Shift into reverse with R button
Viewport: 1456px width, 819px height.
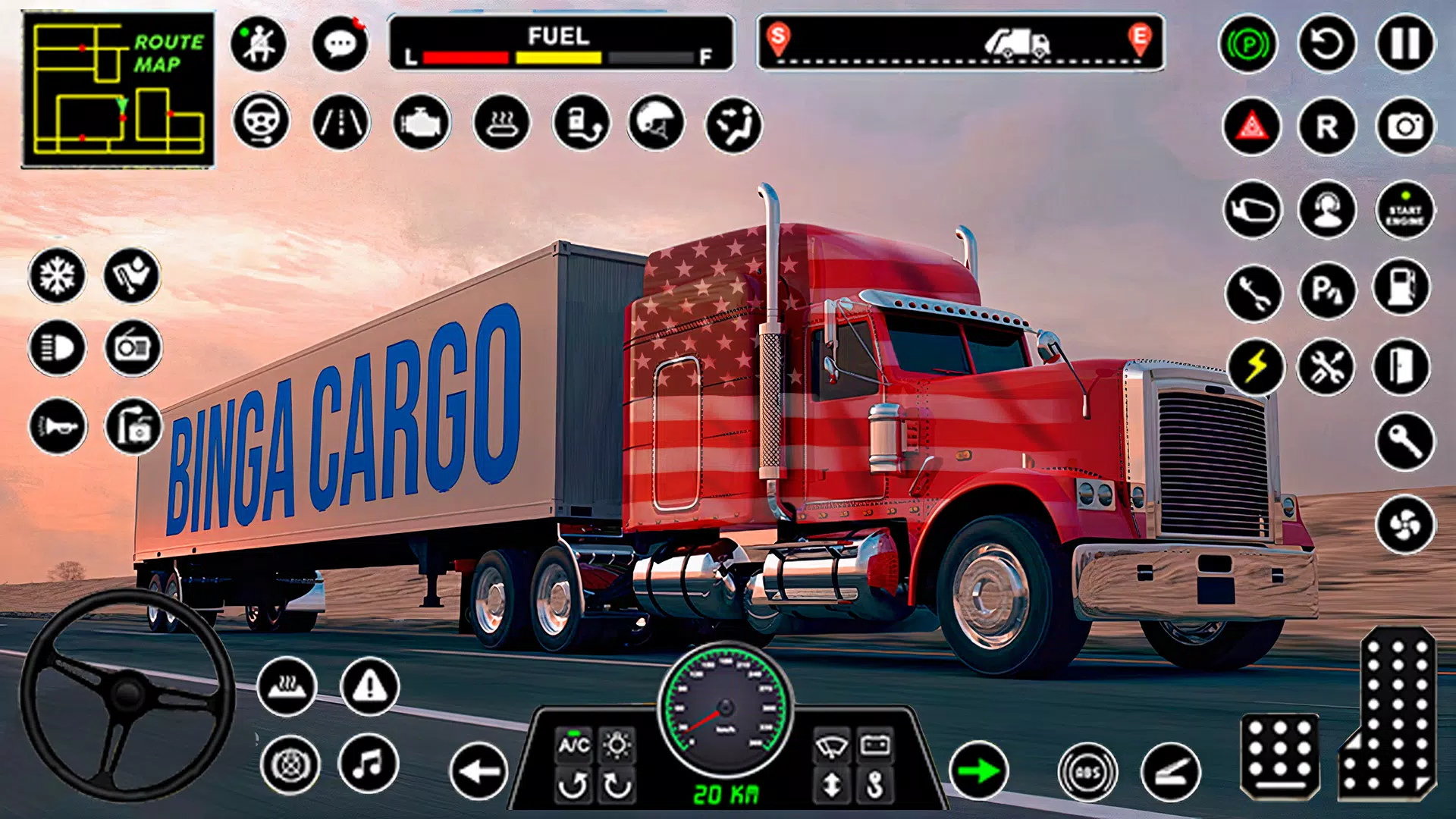click(1326, 126)
